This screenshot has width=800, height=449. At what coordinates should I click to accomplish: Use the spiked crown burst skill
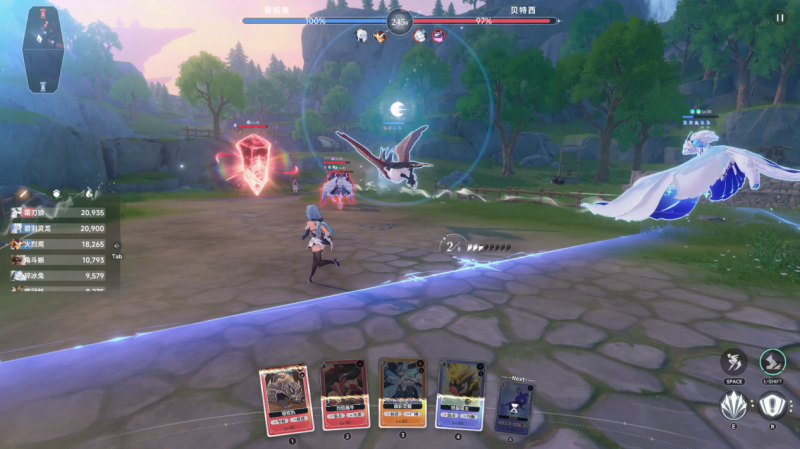[733, 407]
